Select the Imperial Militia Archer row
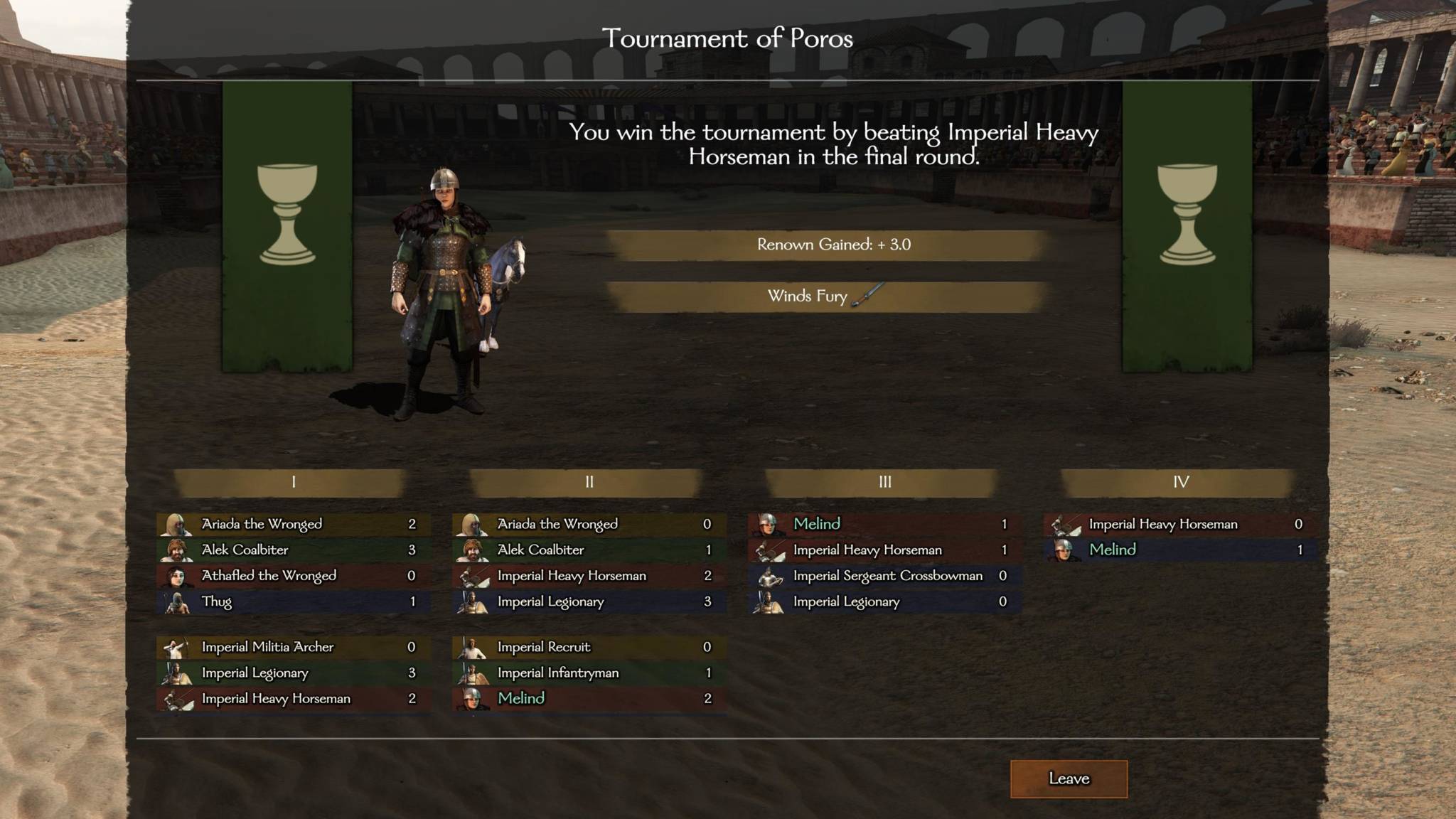The height and width of the screenshot is (819, 1456). (293, 647)
